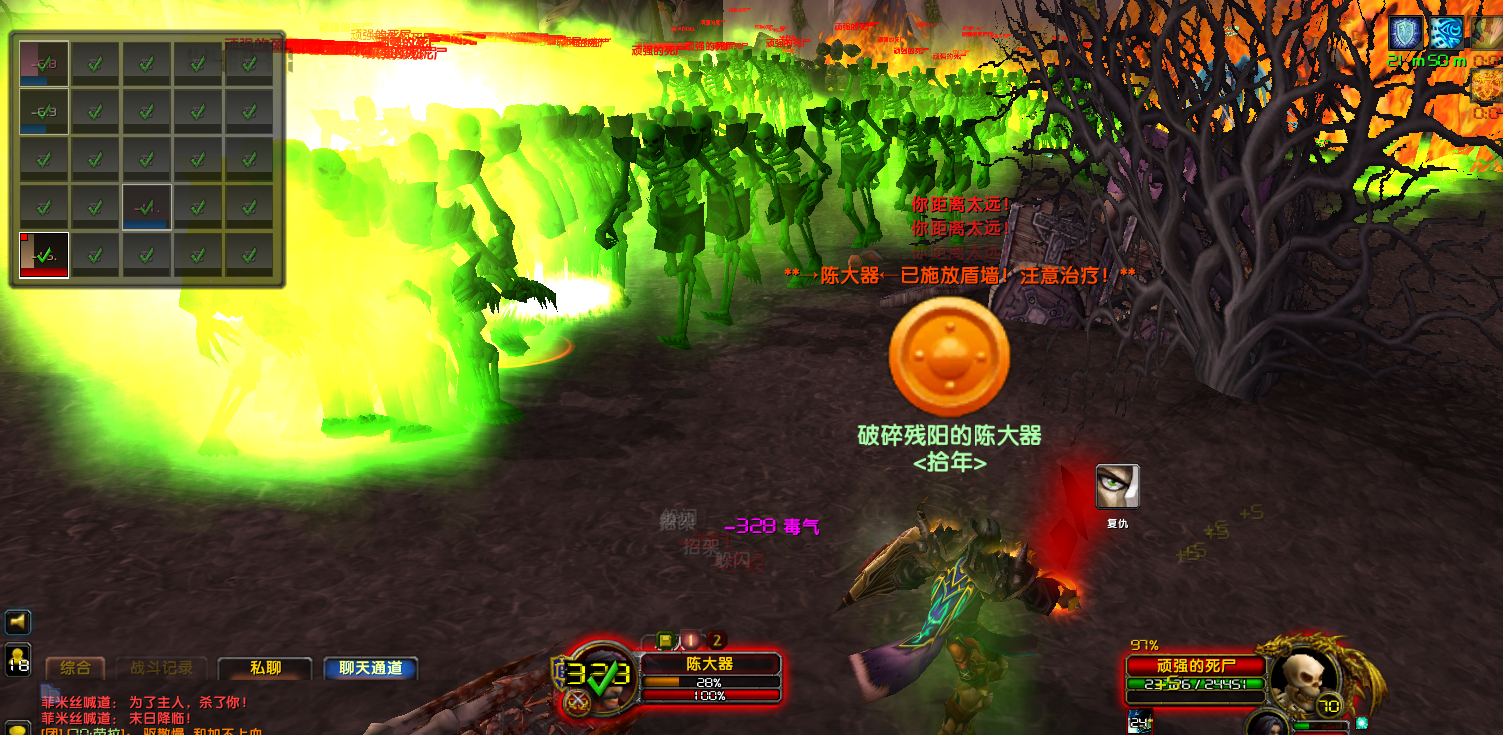
Task: Click the green buff icon beside the enemy unit frame
Action: coord(1361,722)
